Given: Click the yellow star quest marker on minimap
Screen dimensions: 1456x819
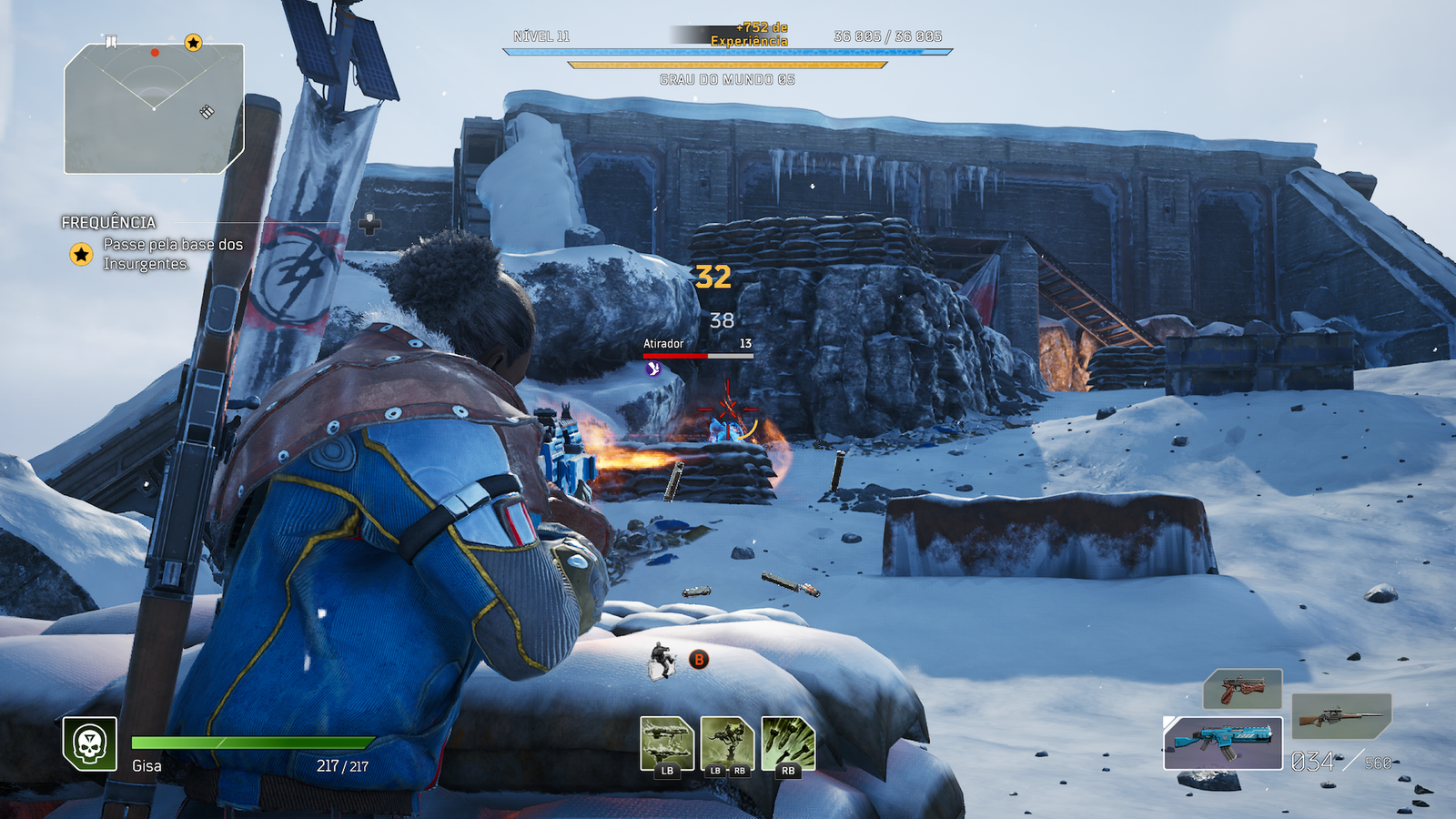Looking at the screenshot, I should [193, 43].
